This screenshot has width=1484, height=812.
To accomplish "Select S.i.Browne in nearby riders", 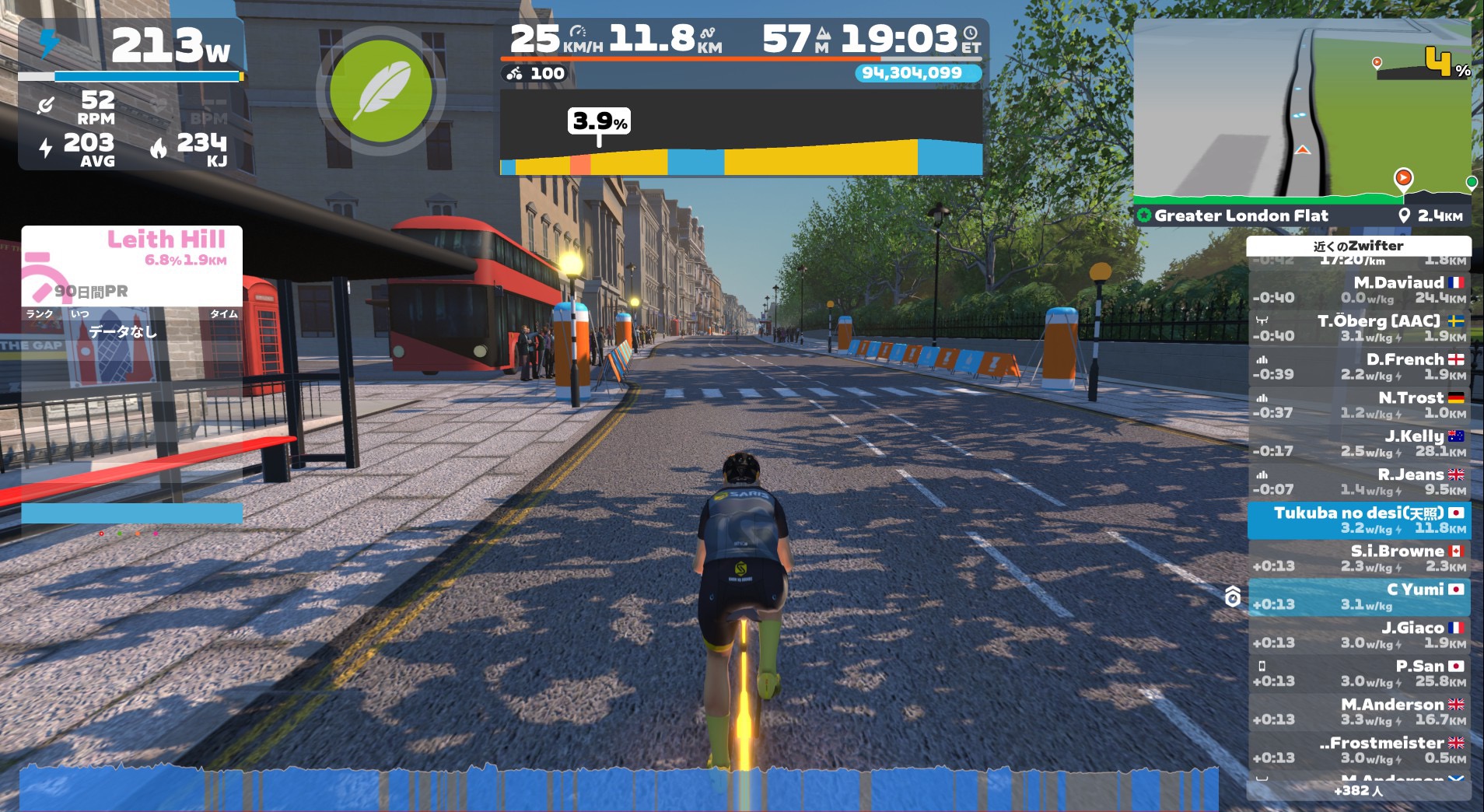I will click(1359, 558).
